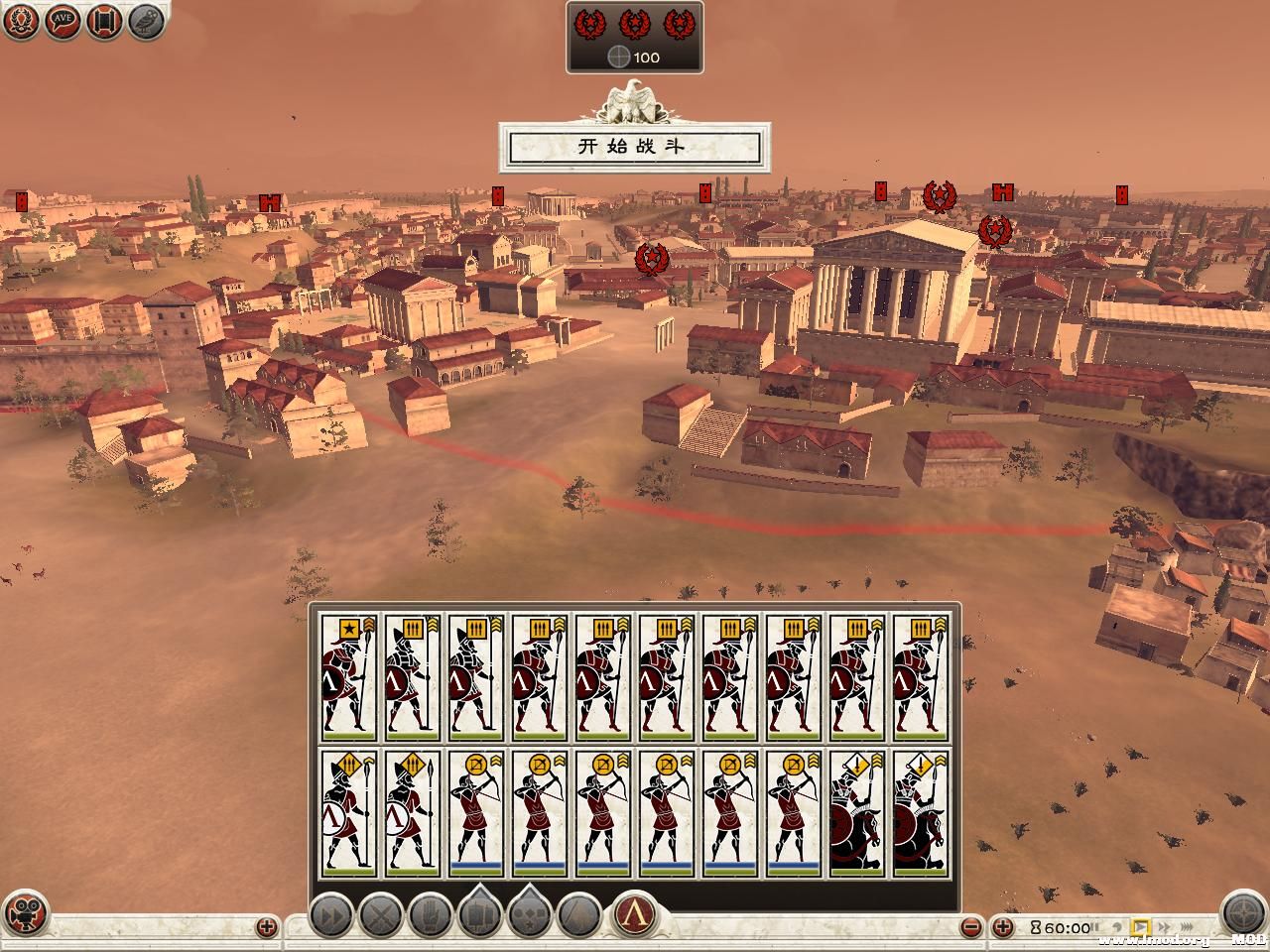Click the crossed swords melee button
This screenshot has height=952, width=1270.
381,915
